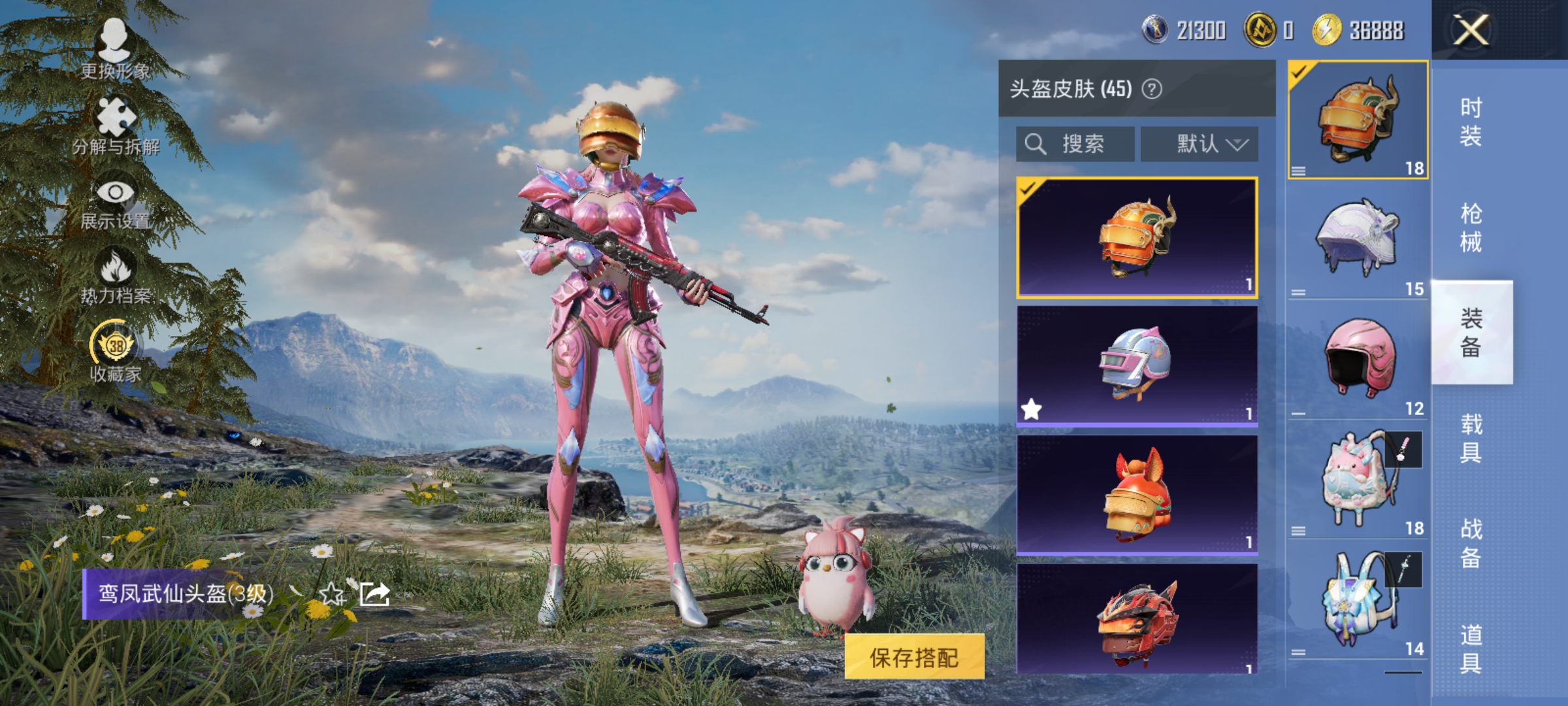Tap the search magnifier in helmet skin panel
Image resolution: width=1568 pixels, height=706 pixels.
point(1037,143)
